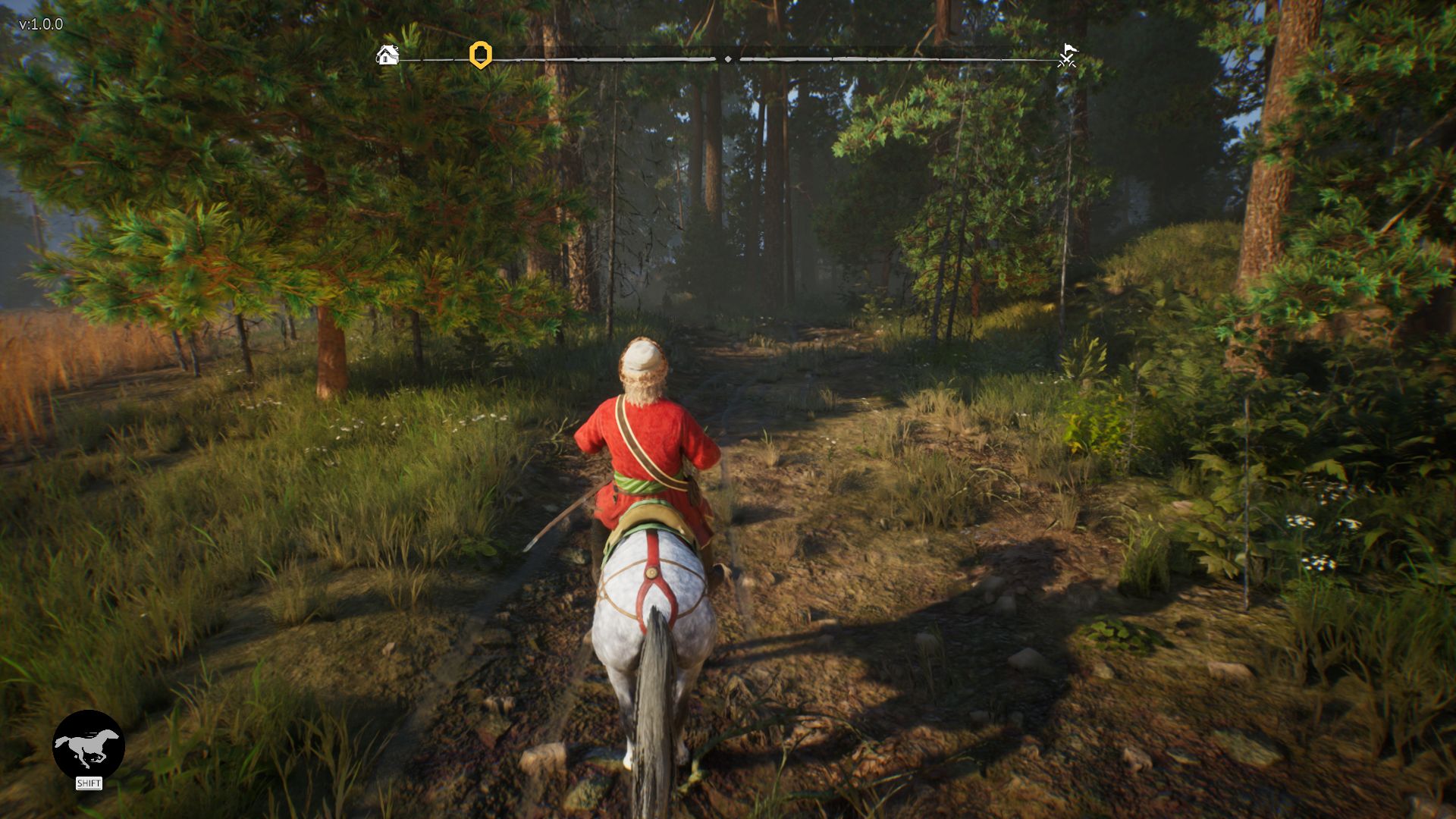Select the battle flag destination icon
The height and width of the screenshot is (819, 1456).
pyautogui.click(x=1068, y=55)
